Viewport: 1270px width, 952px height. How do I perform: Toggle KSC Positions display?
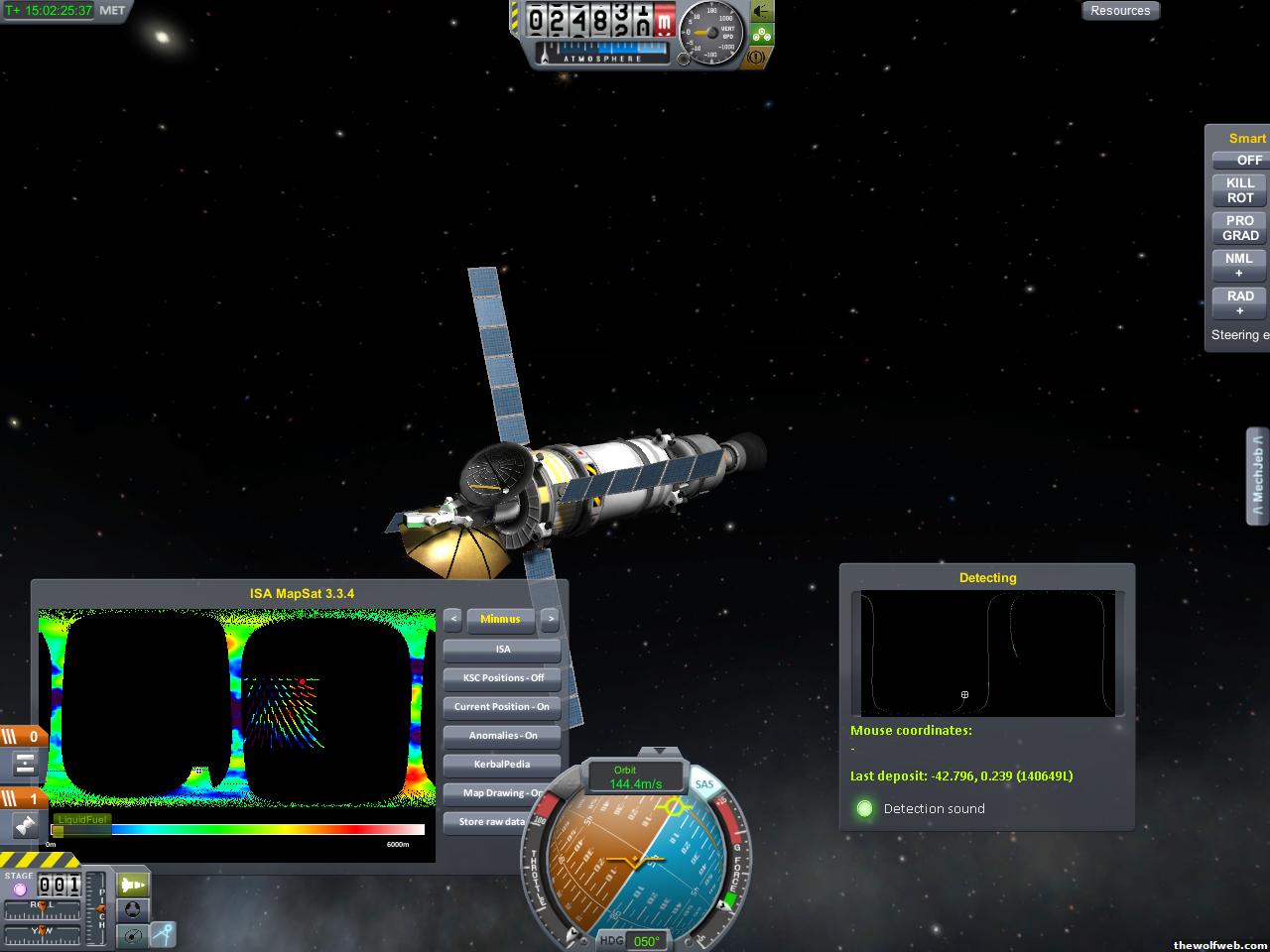click(x=502, y=678)
